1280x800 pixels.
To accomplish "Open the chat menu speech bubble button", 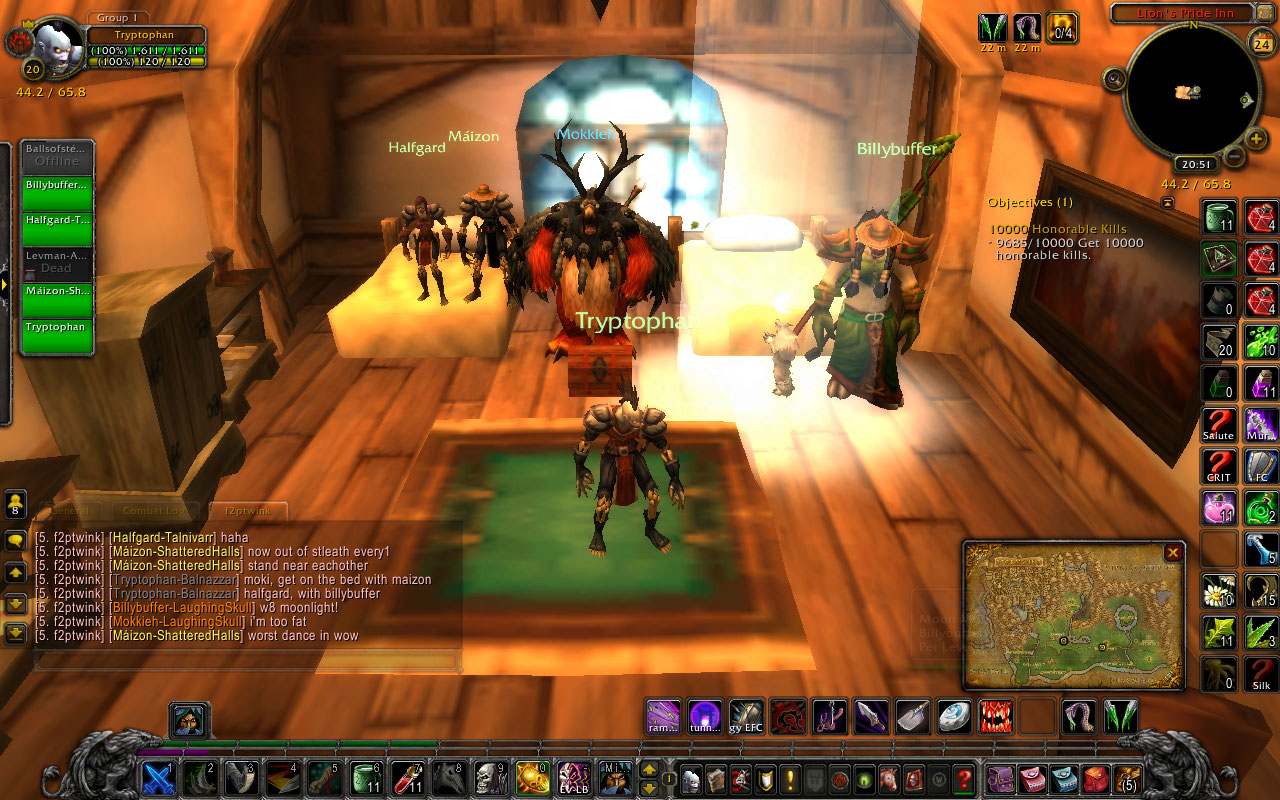I will 16,541.
